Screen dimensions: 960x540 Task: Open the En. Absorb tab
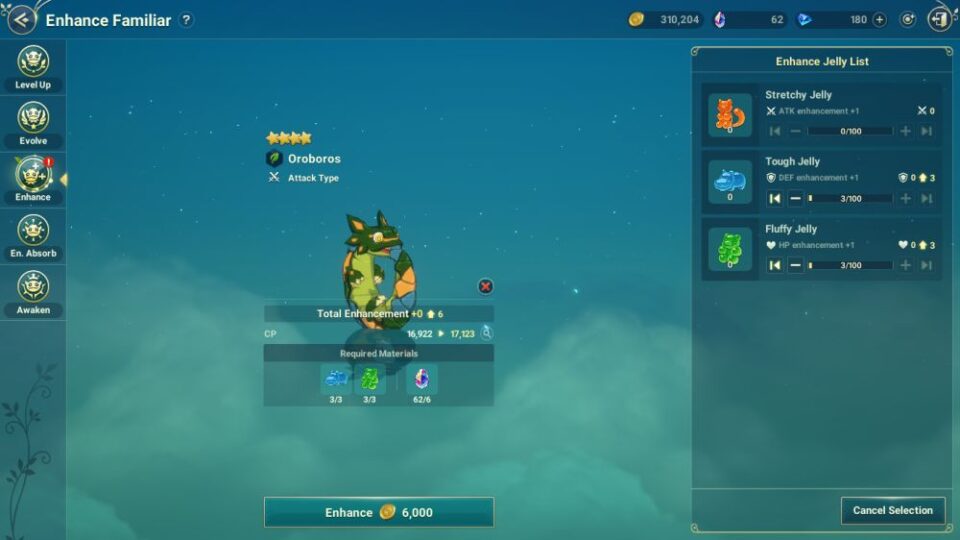click(x=33, y=236)
